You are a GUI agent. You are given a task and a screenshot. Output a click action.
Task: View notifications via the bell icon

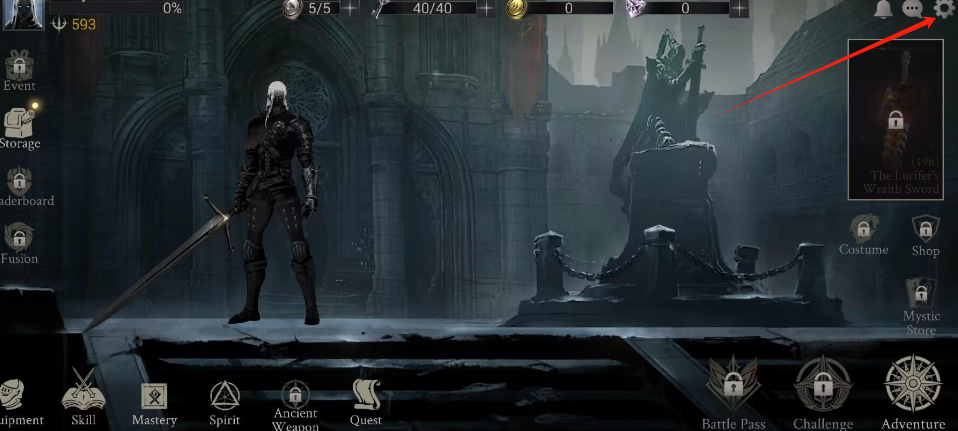(x=883, y=10)
